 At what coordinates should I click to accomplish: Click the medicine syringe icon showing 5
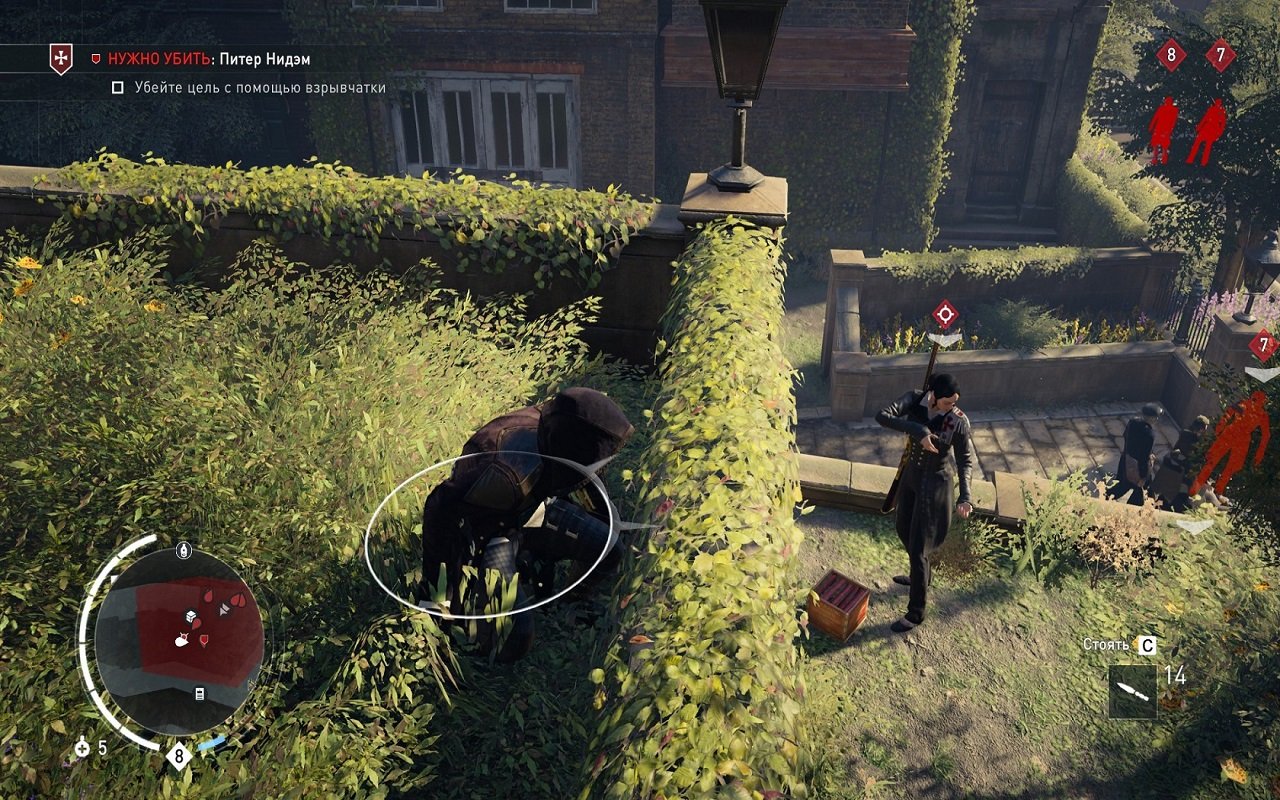coord(81,746)
